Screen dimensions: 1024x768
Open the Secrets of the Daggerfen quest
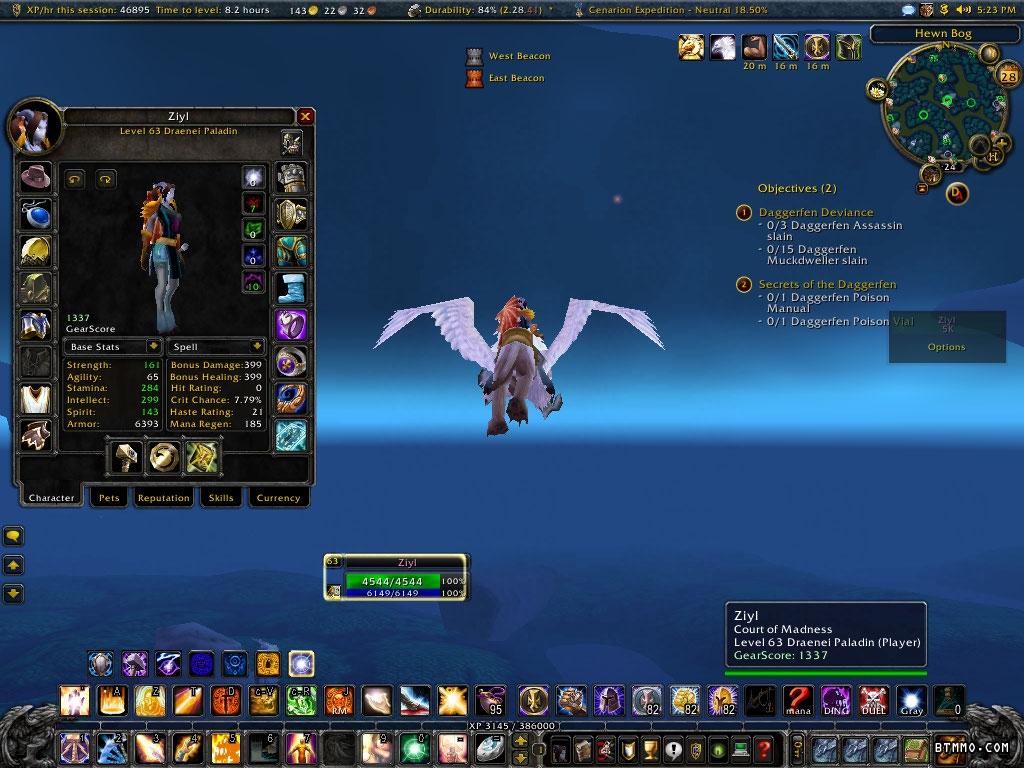point(827,284)
